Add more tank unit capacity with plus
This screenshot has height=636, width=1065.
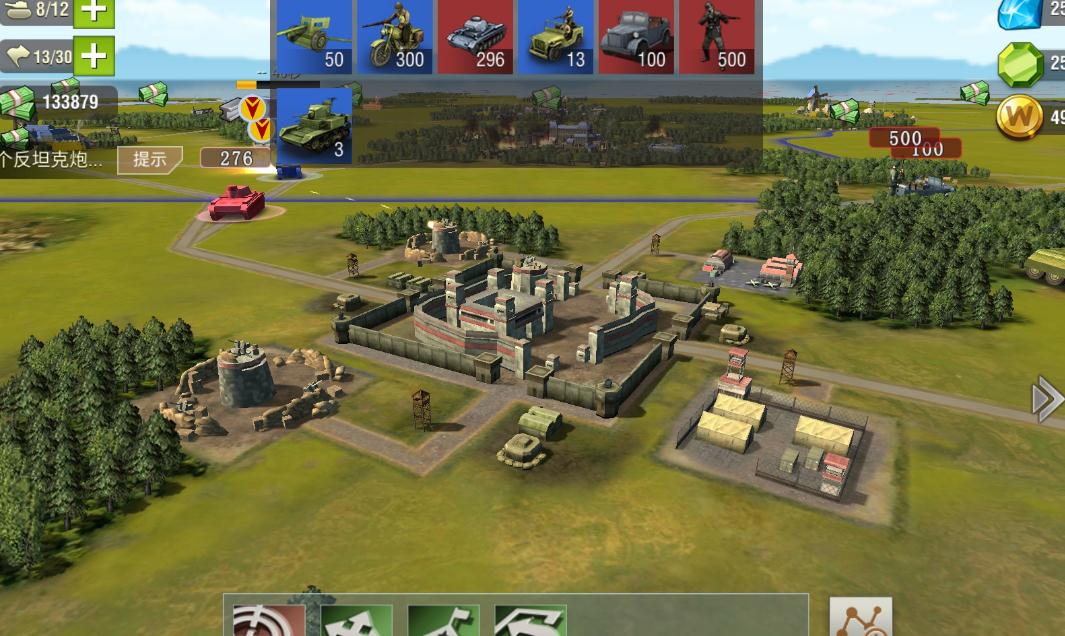click(x=93, y=11)
